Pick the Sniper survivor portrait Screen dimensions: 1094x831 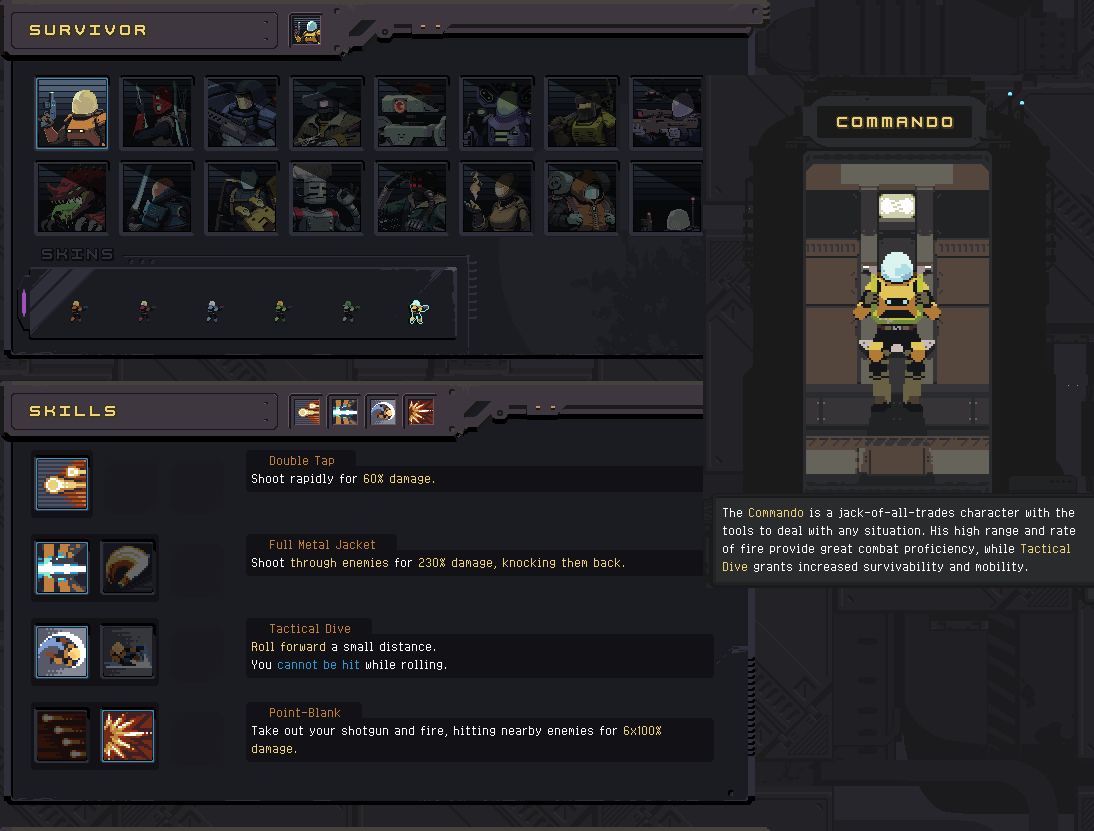[x=666, y=113]
